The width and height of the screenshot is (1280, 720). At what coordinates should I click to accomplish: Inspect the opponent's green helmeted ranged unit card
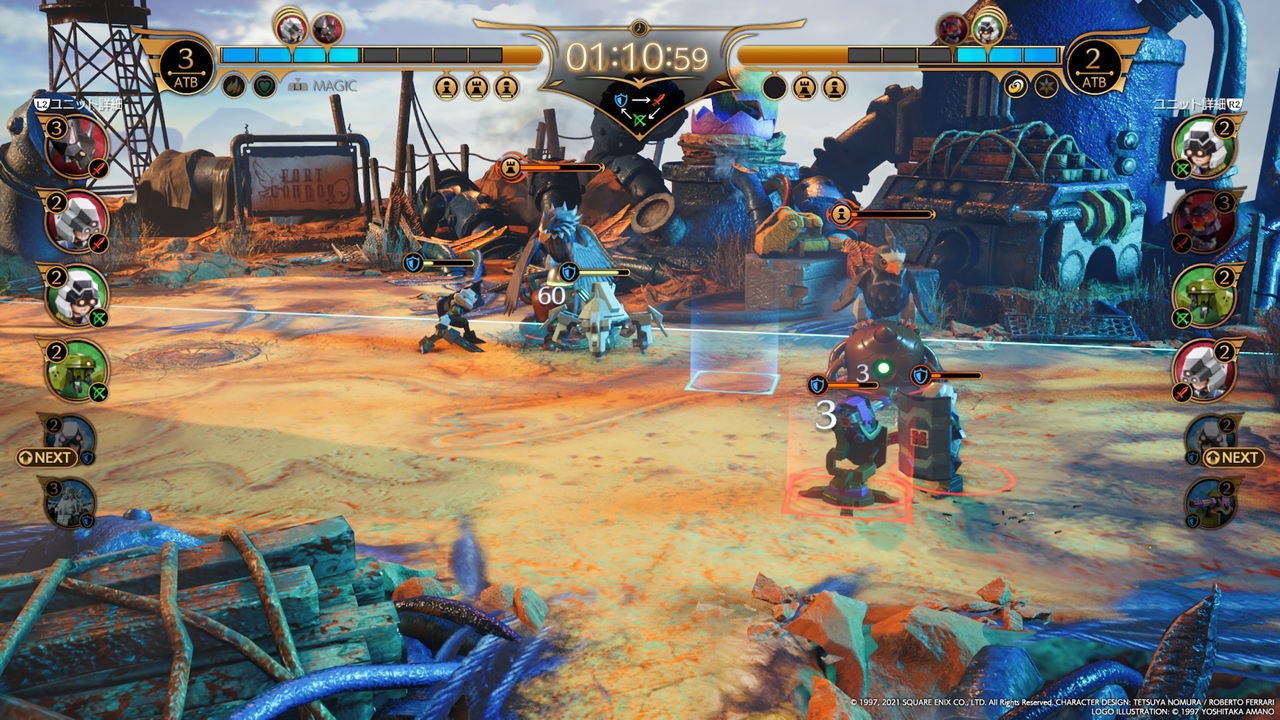coord(1204,147)
